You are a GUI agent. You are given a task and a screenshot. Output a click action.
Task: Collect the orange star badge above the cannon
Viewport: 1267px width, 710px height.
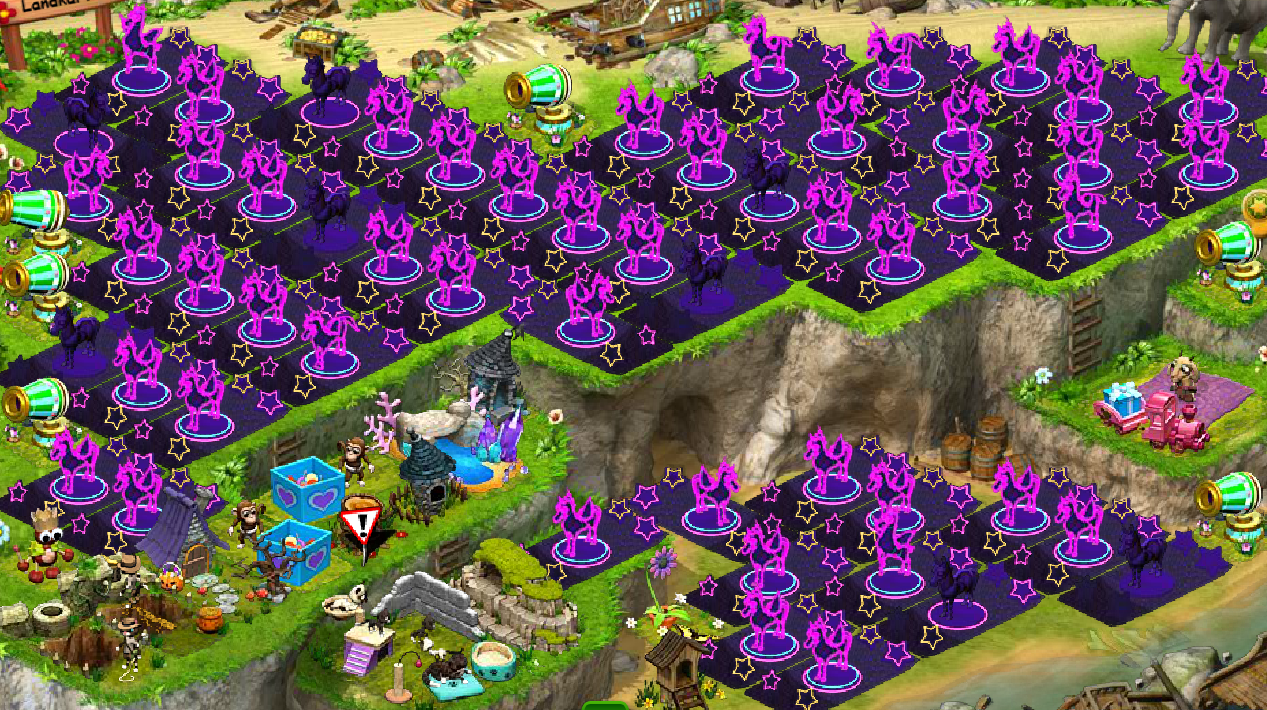tap(1256, 206)
